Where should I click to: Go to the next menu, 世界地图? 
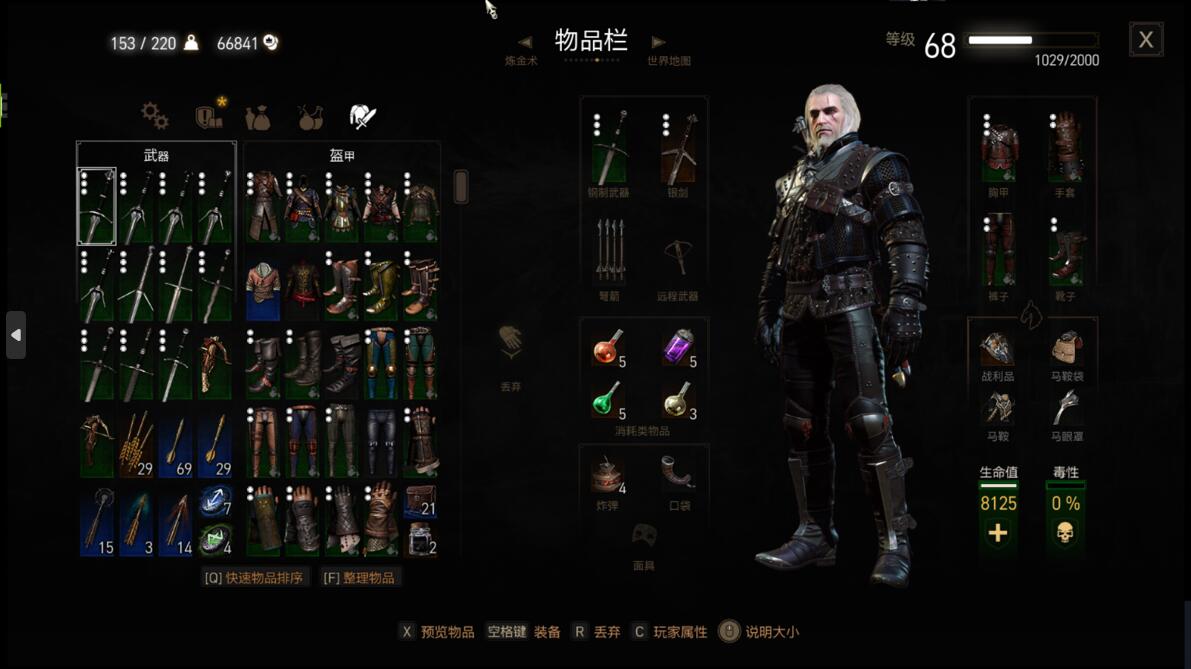[658, 43]
